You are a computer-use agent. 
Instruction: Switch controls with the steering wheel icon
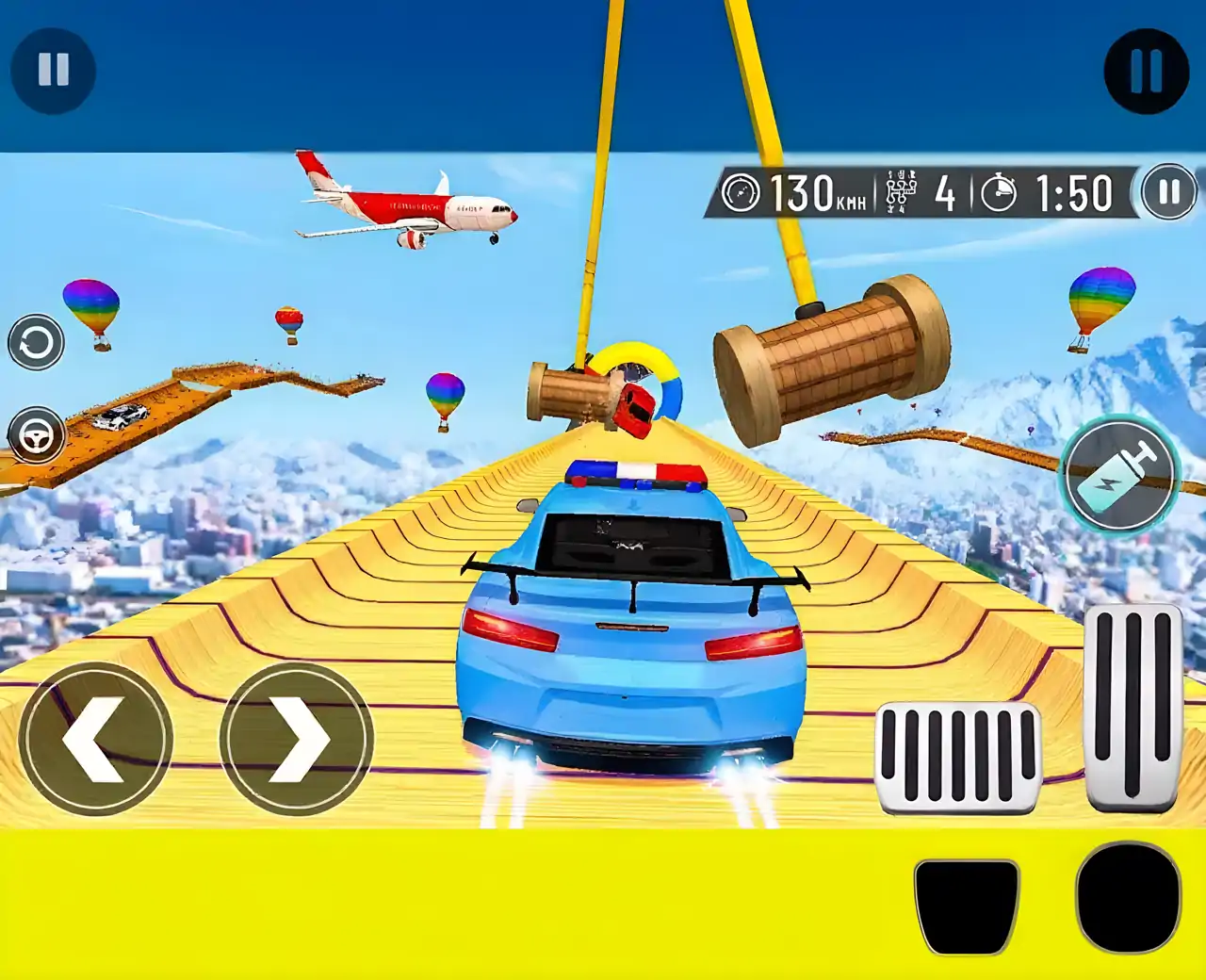[x=37, y=435]
